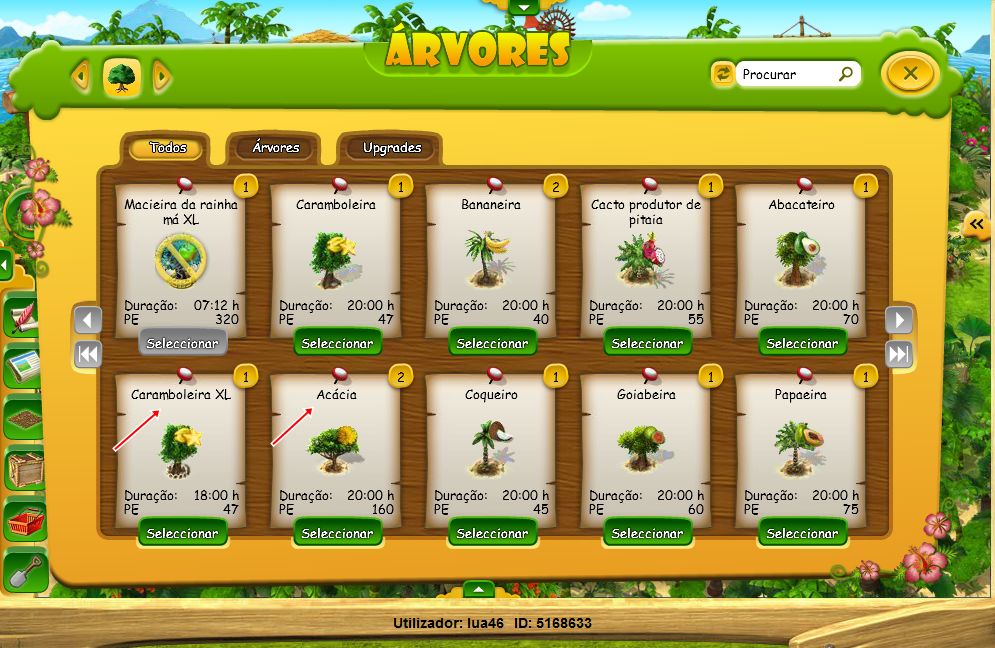Show the Todos tab
Viewport: 995px width, 648px height.
tap(168, 148)
